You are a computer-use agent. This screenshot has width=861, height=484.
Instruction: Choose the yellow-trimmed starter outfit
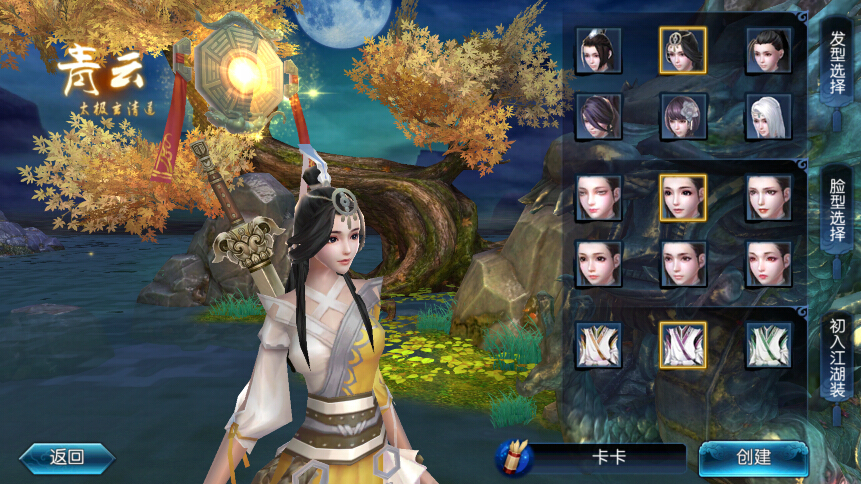point(598,345)
